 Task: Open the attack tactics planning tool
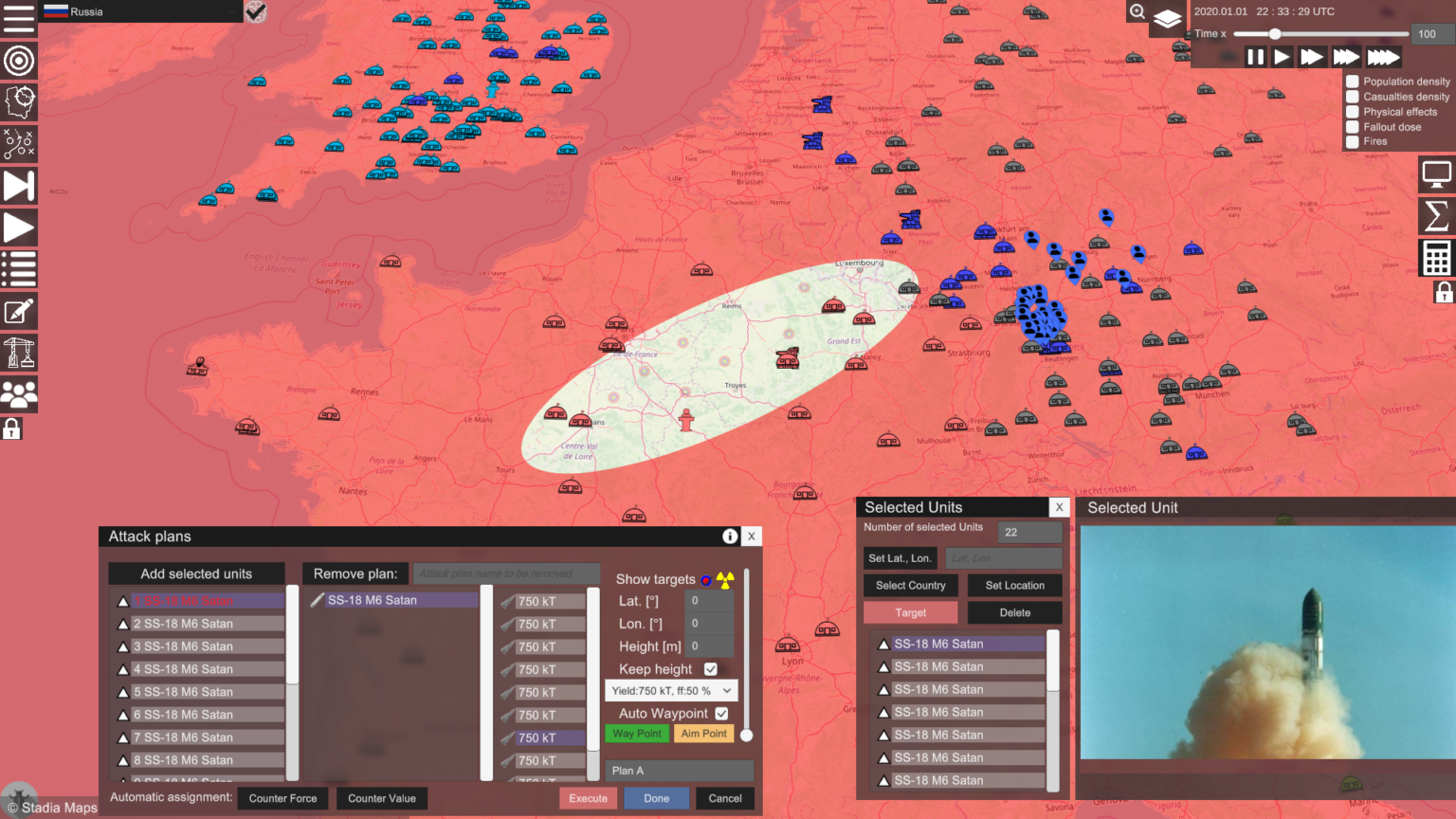pyautogui.click(x=19, y=144)
